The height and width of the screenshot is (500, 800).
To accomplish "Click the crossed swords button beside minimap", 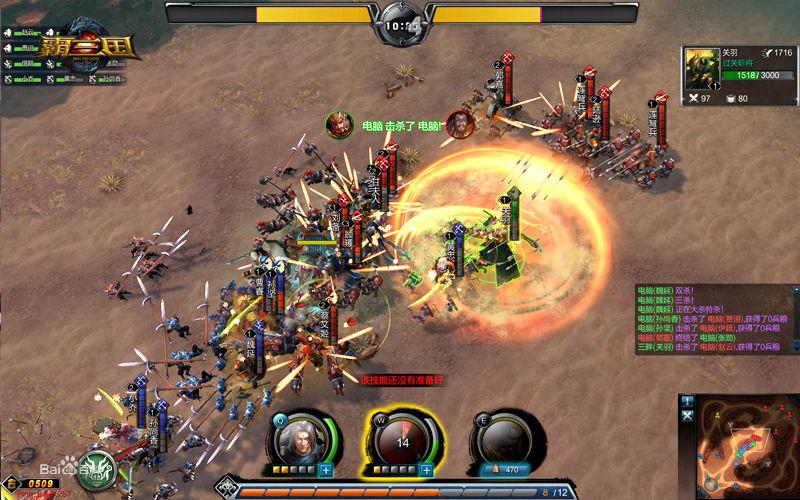I will 687,415.
